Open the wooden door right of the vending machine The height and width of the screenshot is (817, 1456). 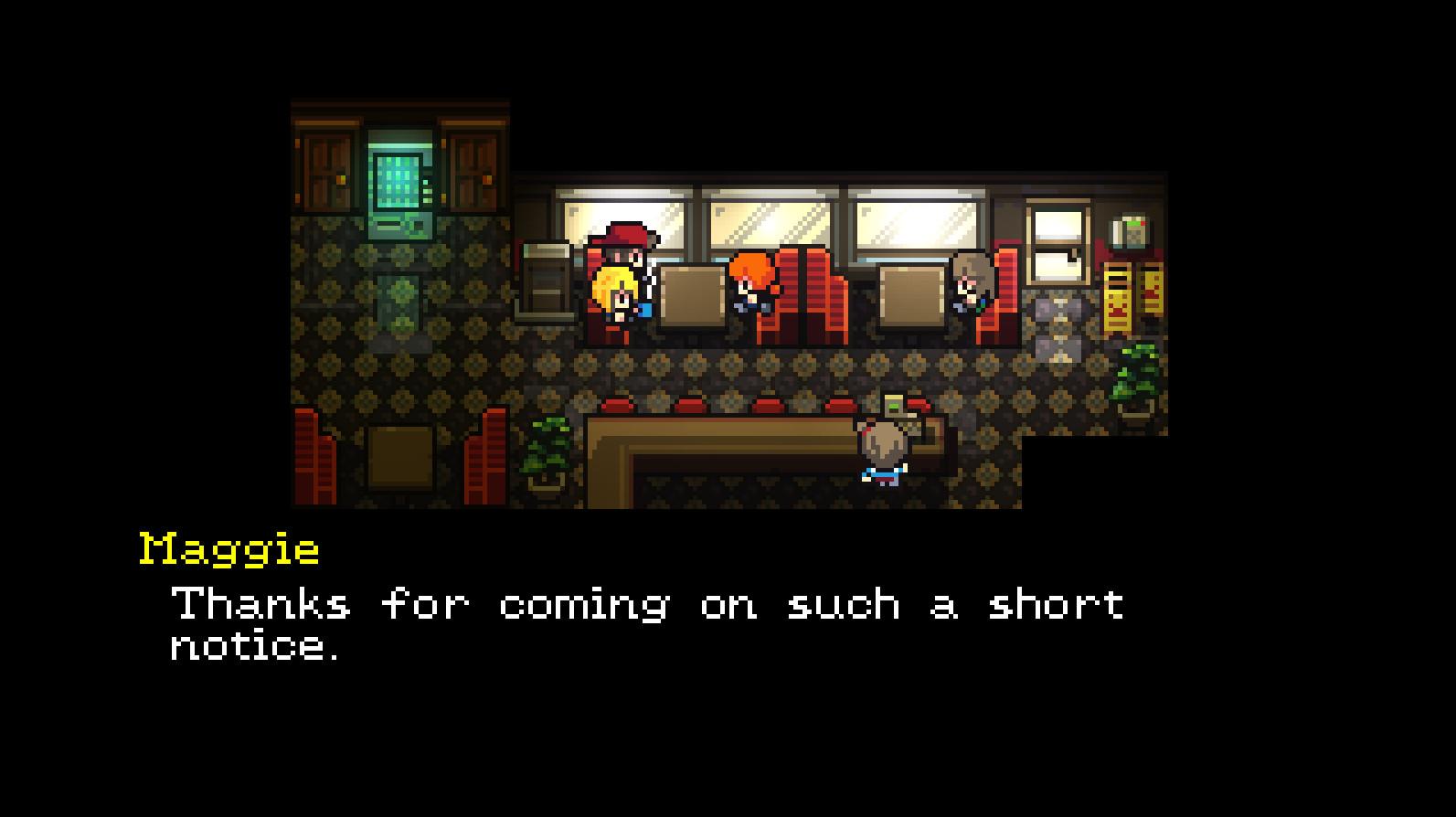point(468,164)
